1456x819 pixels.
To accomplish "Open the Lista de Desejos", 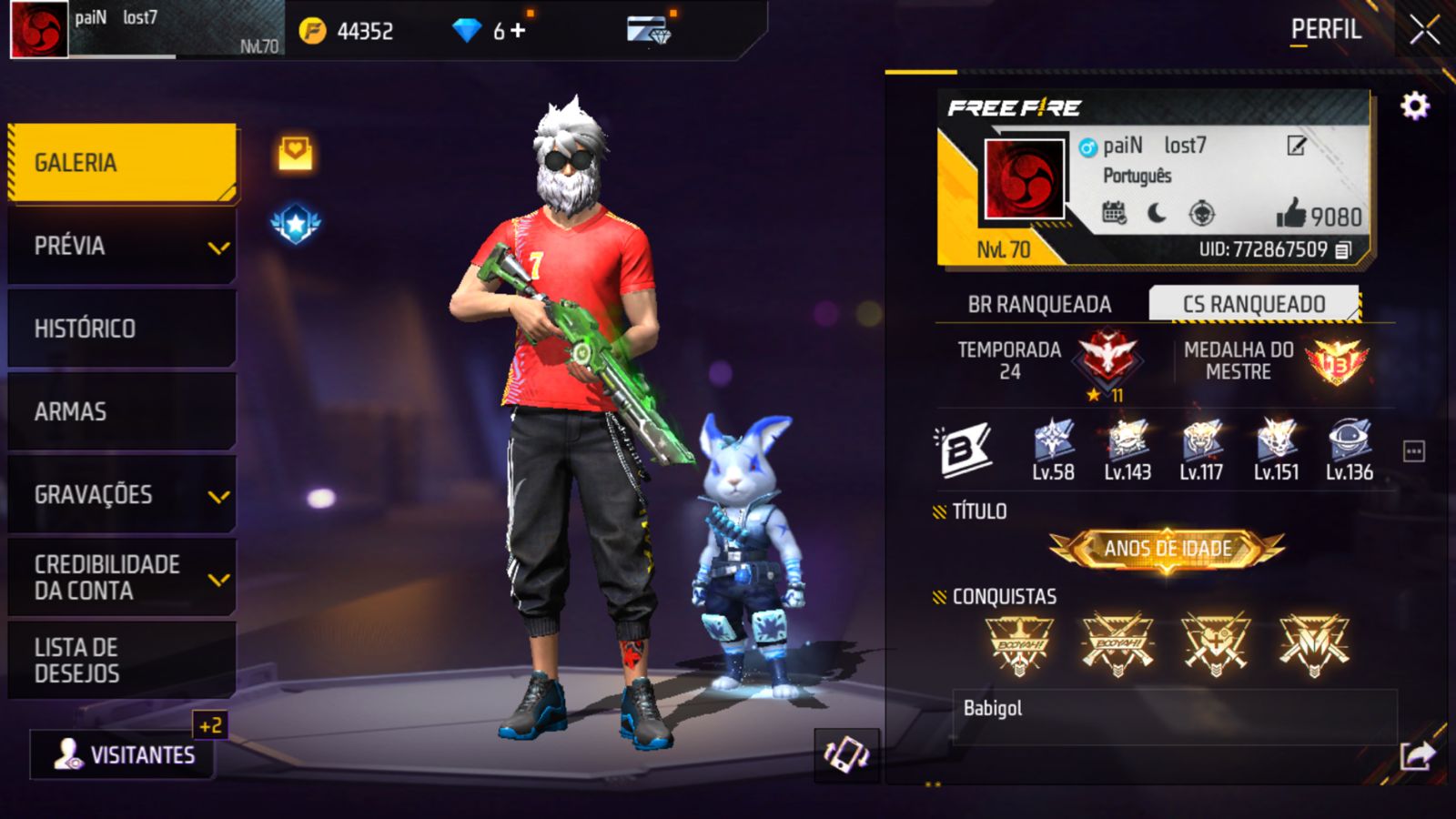I will (122, 661).
